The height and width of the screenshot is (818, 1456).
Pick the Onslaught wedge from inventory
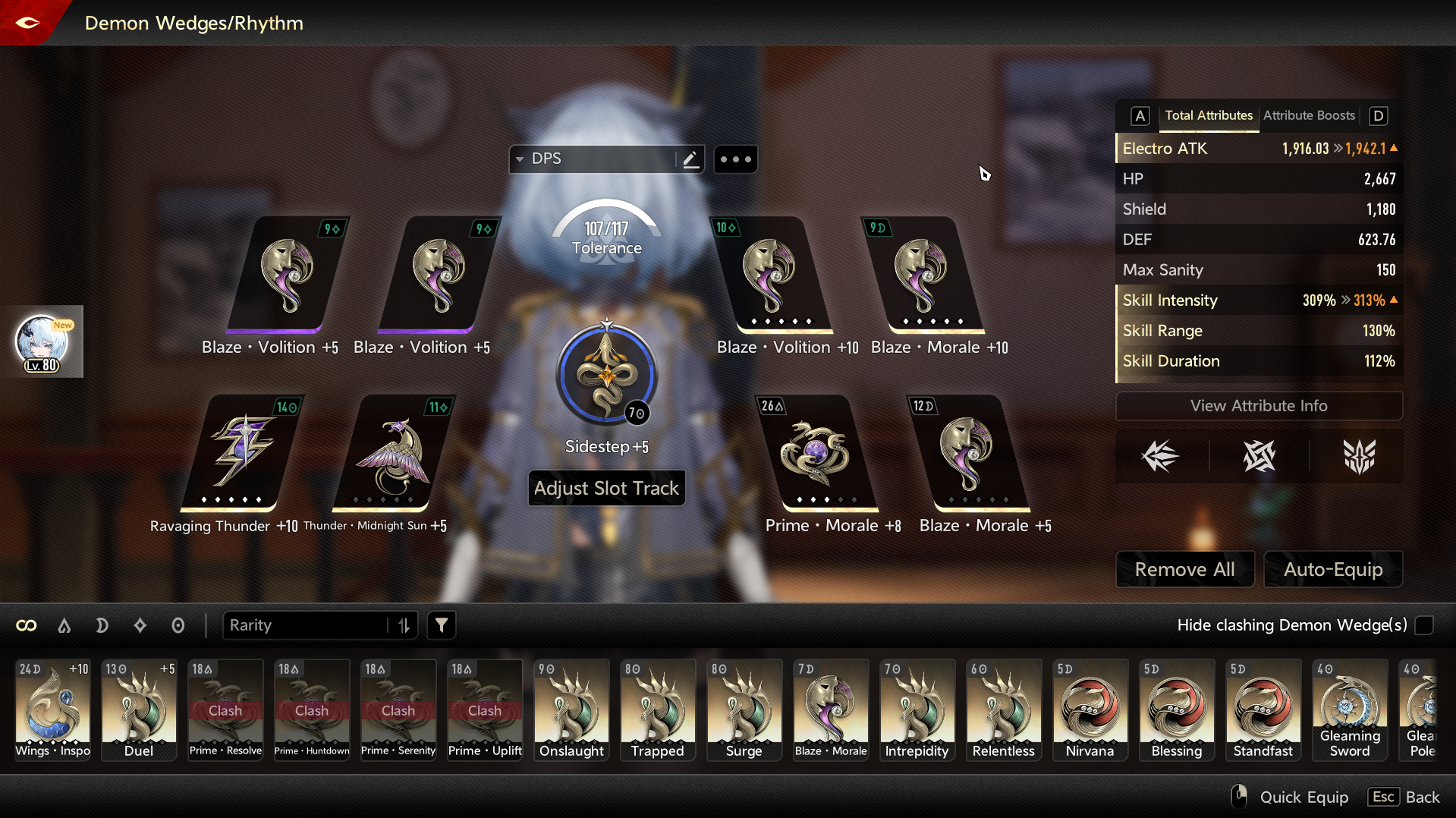(x=571, y=709)
